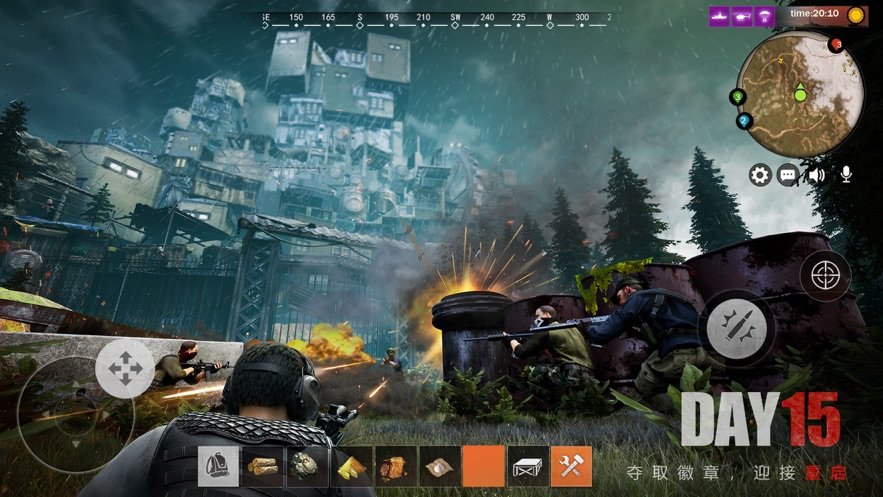Image resolution: width=883 pixels, height=497 pixels.
Task: Click the purple helicopter icon
Action: (x=742, y=16)
